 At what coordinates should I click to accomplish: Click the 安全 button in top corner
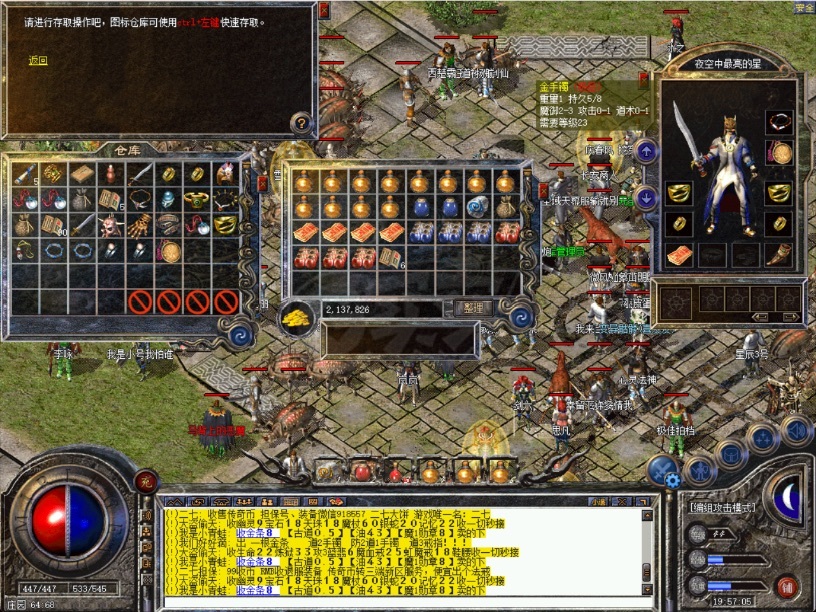(804, 7)
